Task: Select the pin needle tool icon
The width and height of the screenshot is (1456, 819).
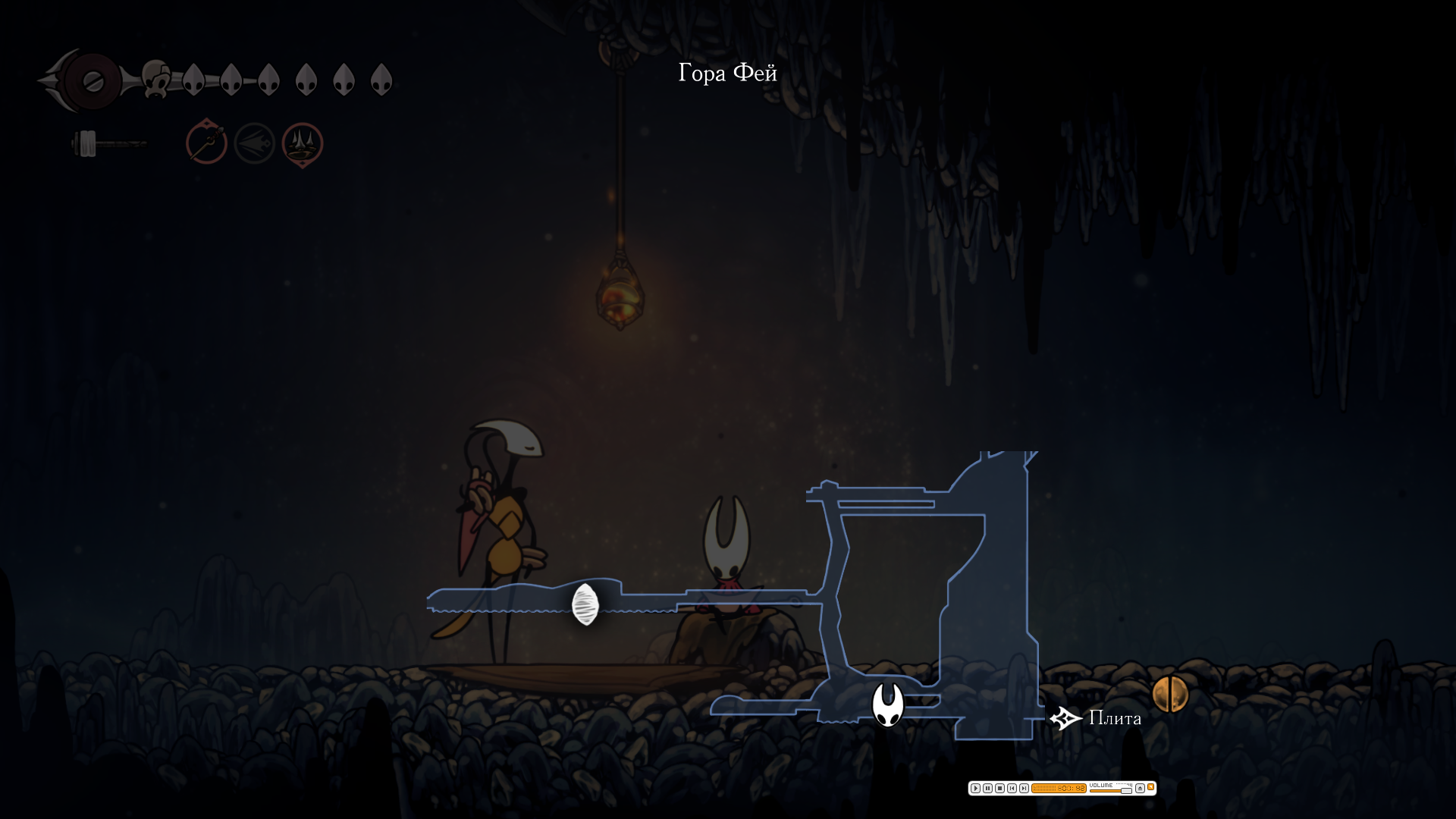Action: pyautogui.click(x=206, y=143)
